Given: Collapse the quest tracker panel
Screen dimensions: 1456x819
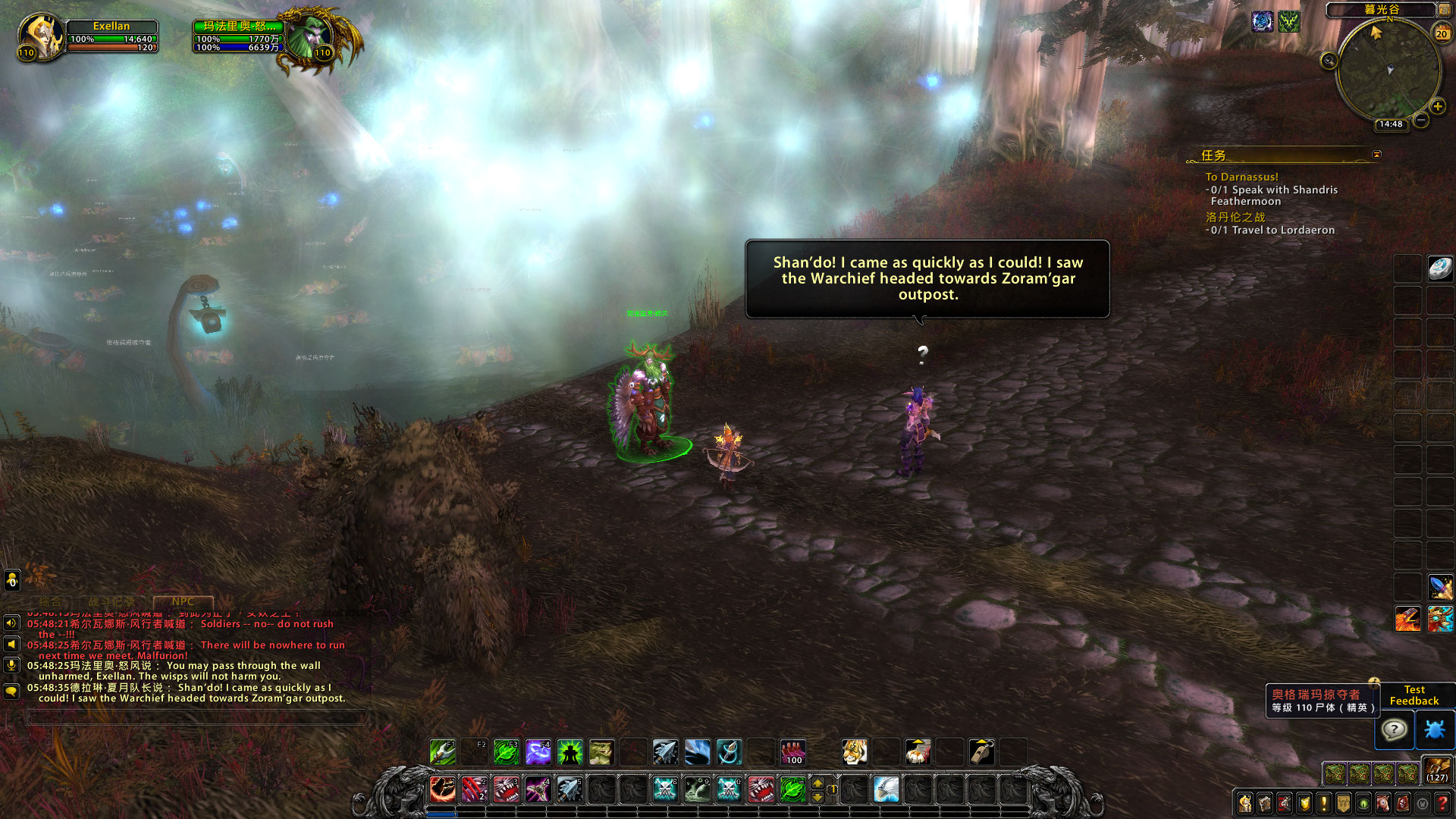Looking at the screenshot, I should click(x=1376, y=155).
